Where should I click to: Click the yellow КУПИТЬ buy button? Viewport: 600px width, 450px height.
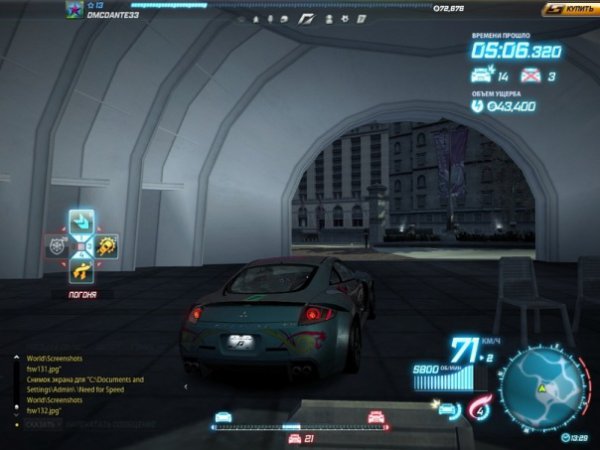tap(569, 9)
